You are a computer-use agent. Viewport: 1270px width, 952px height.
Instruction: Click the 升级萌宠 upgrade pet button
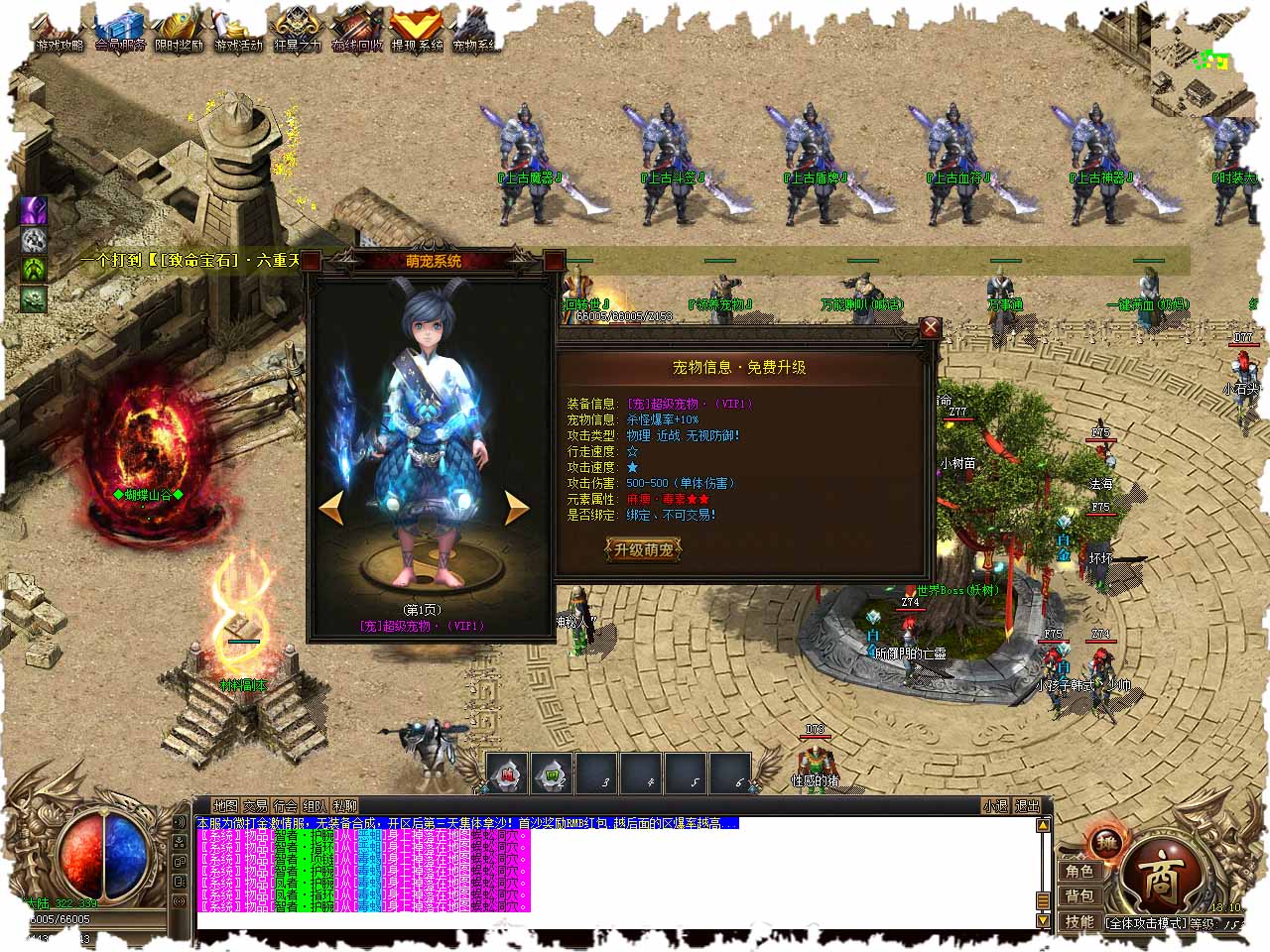coord(644,549)
